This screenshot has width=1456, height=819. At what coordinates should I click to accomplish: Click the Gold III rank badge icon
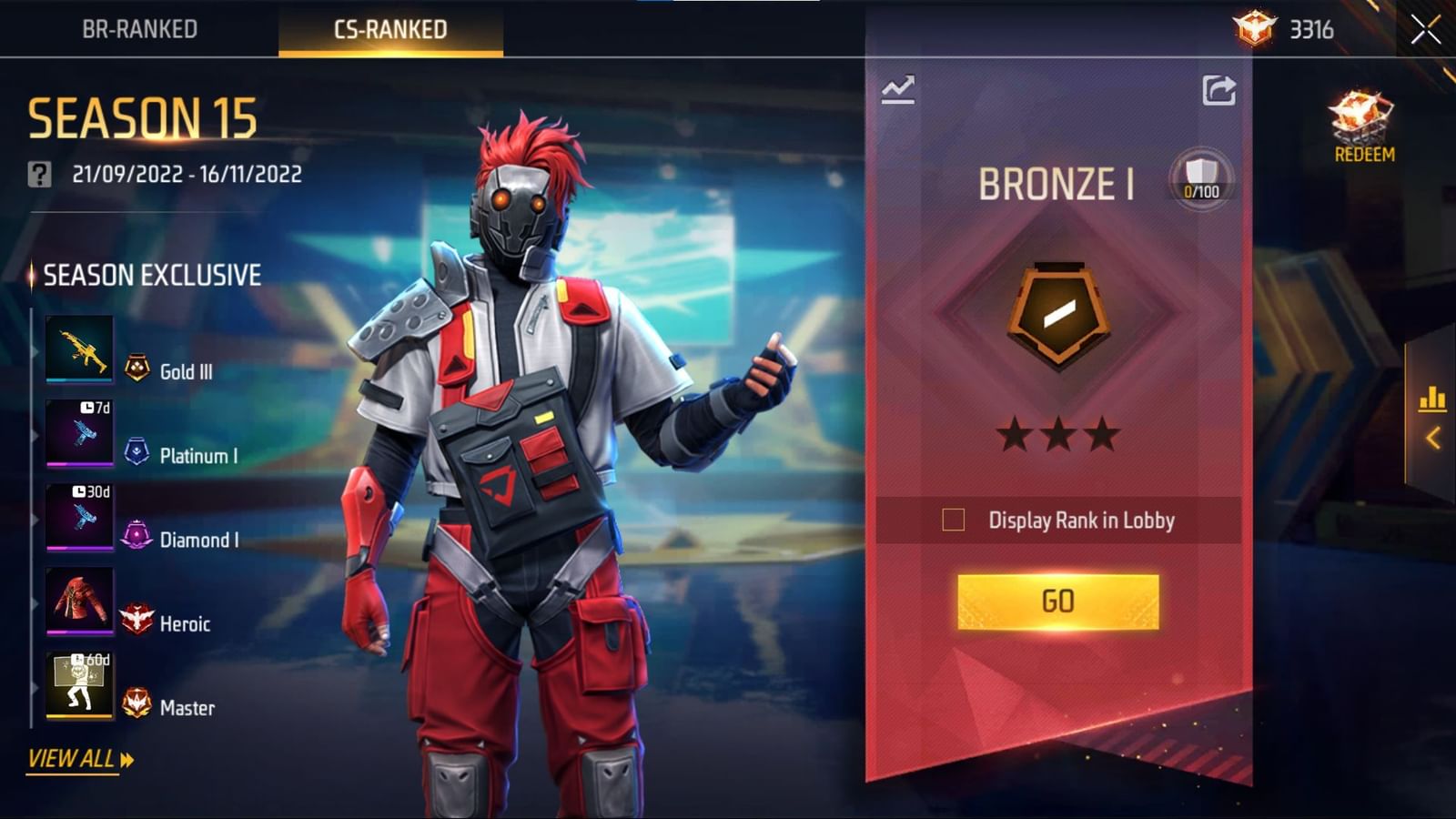[136, 369]
